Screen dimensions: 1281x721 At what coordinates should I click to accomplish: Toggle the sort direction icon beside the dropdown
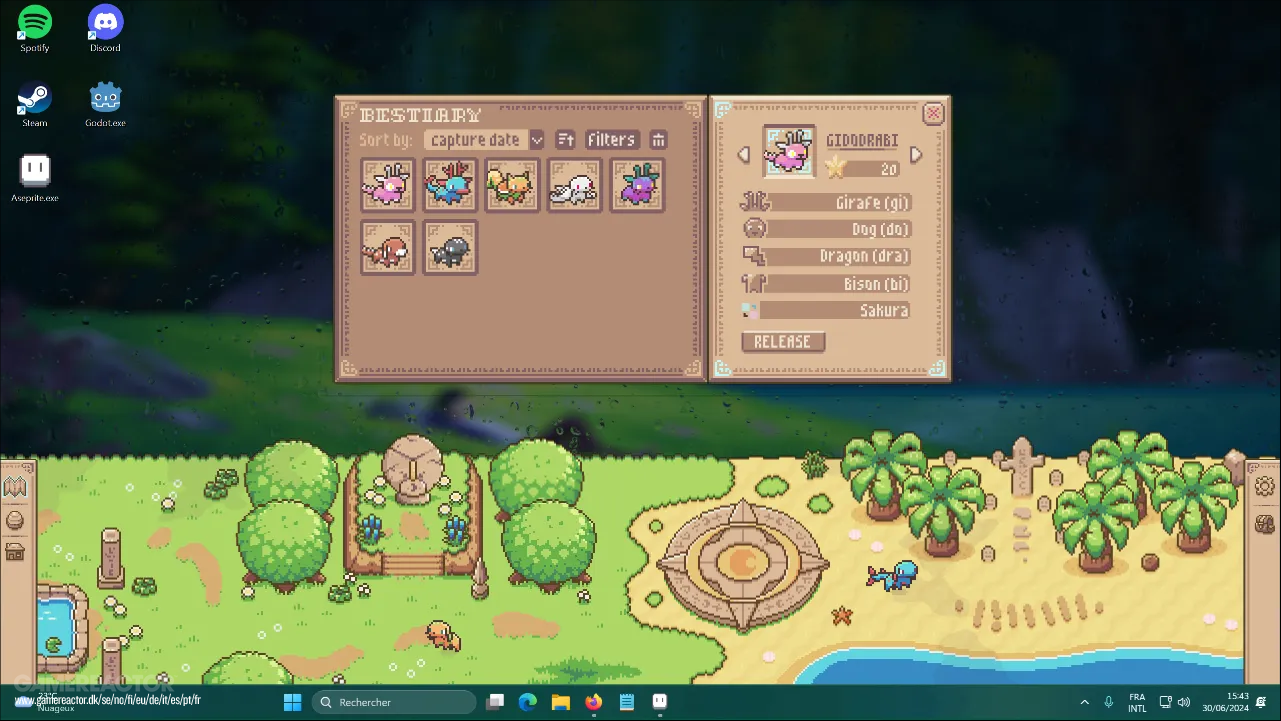[565, 140]
